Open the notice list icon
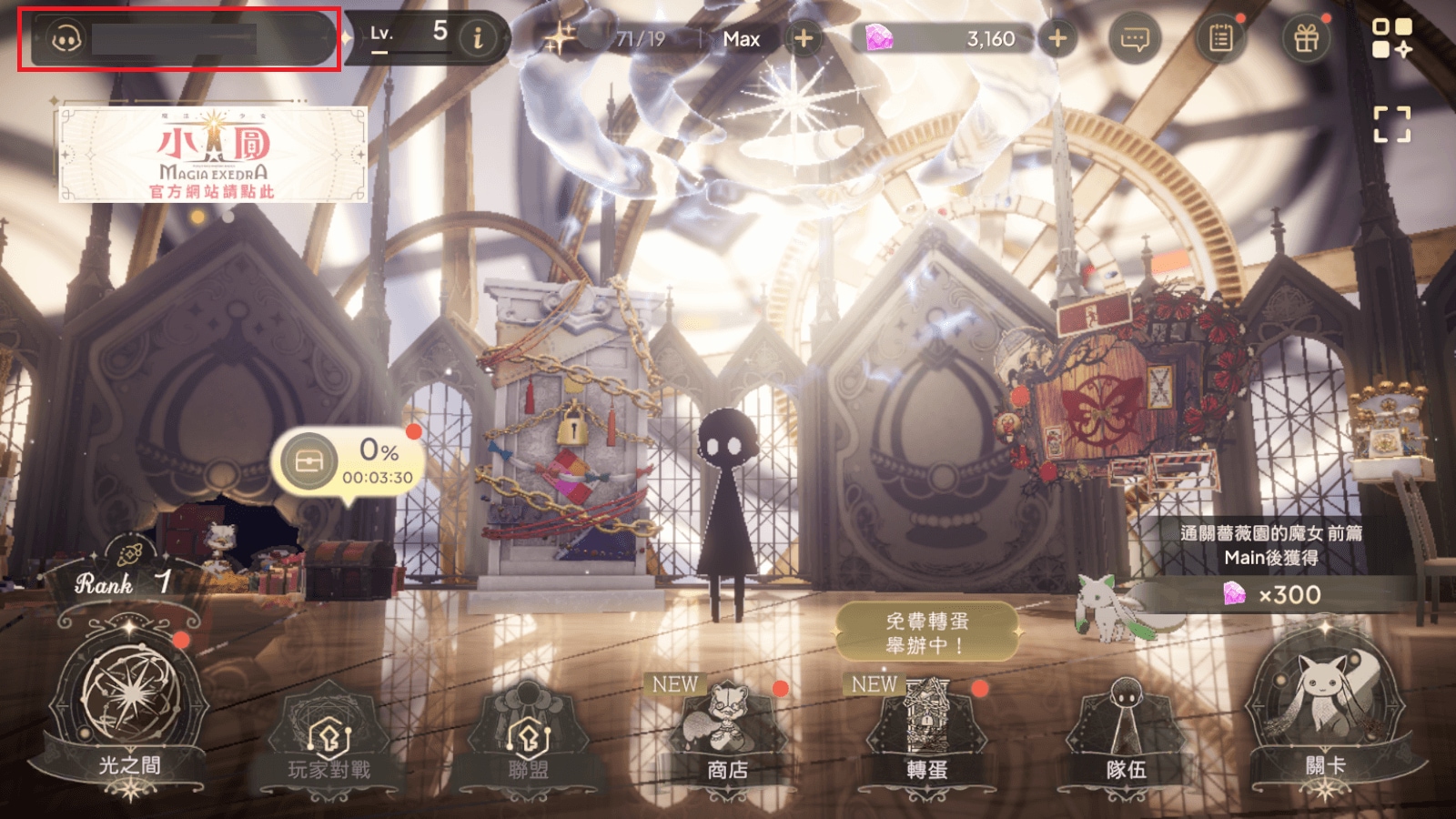Screen dimensions: 1456x819 (1220, 38)
